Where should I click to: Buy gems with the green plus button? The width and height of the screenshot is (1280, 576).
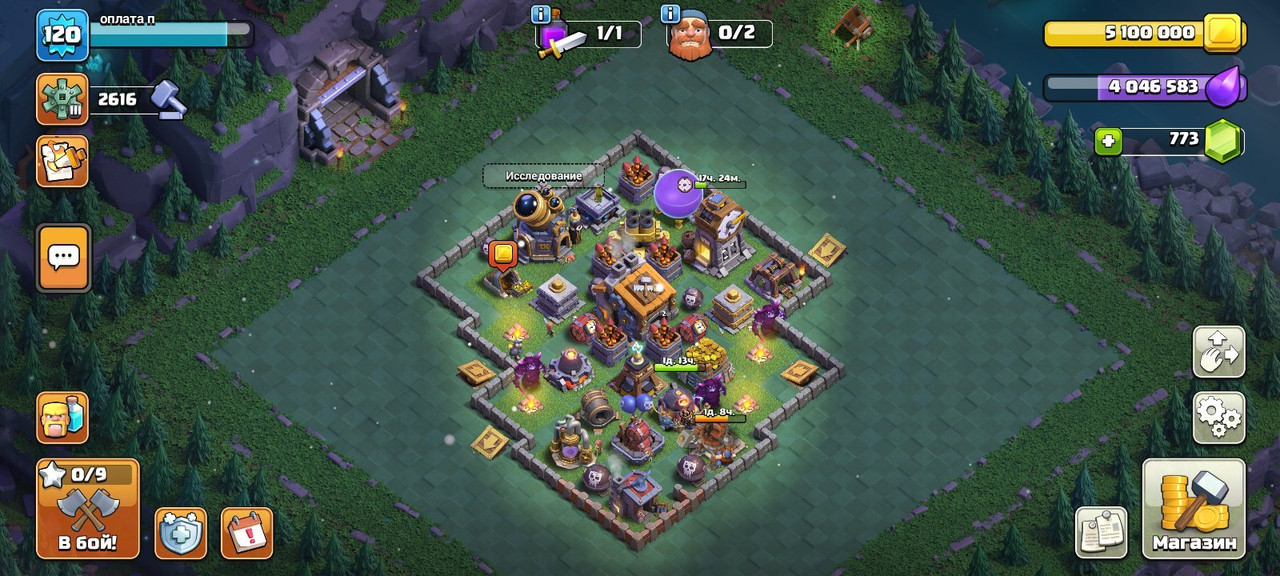point(1107,142)
